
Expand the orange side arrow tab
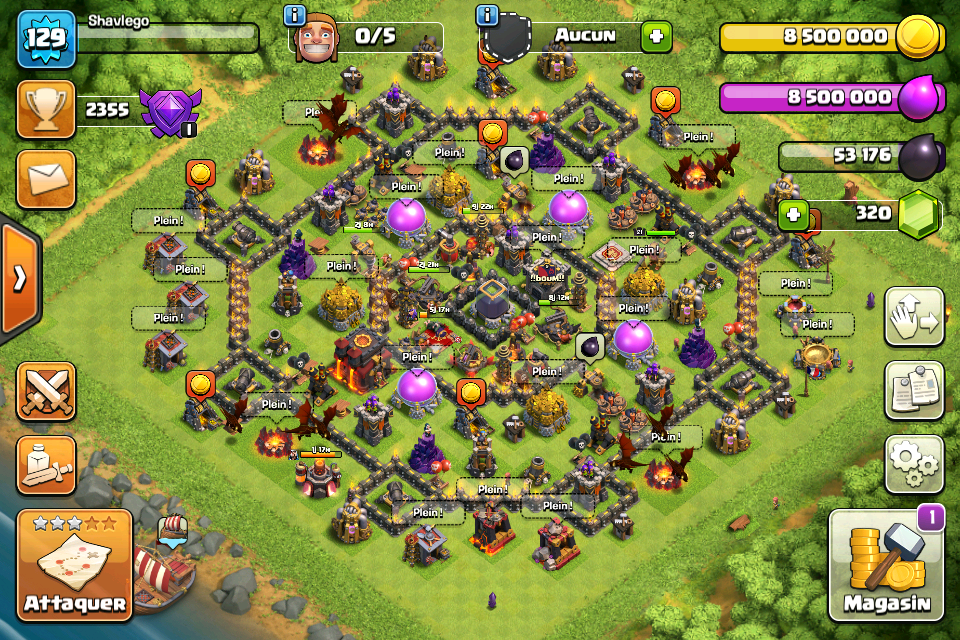[x=19, y=277]
